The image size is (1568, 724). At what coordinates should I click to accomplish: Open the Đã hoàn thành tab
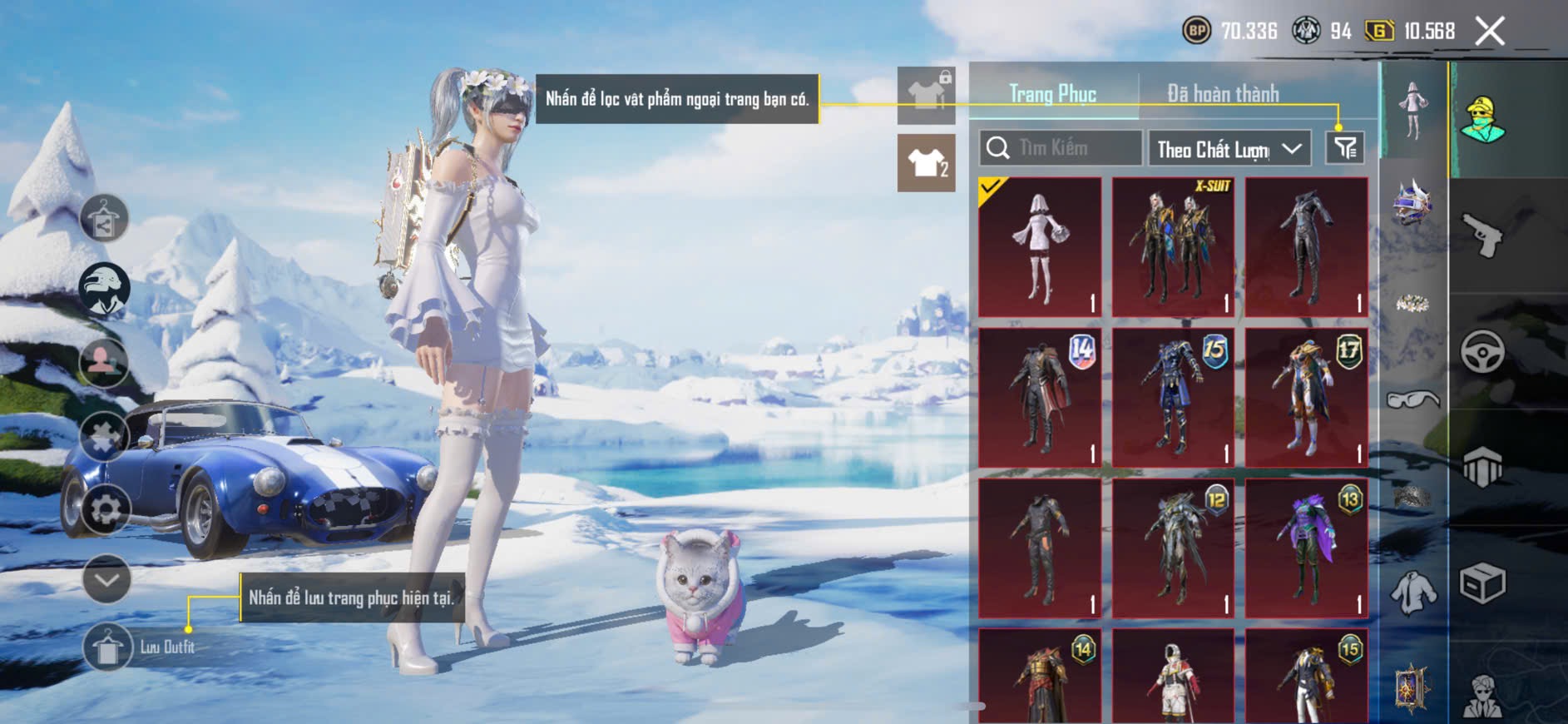[x=1222, y=94]
